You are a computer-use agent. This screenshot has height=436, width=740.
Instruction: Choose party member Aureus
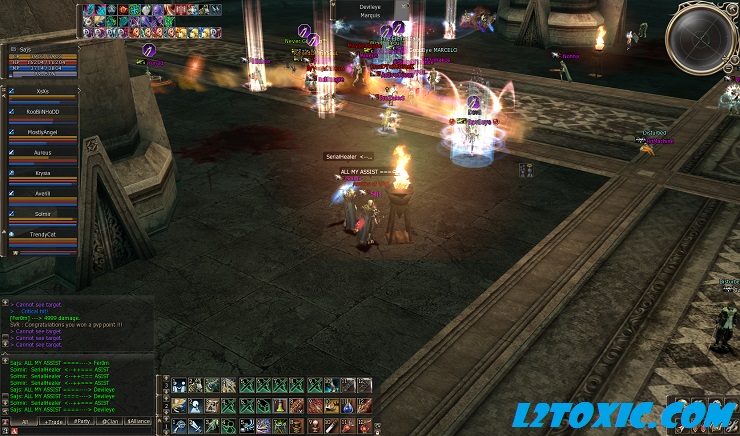(42, 152)
